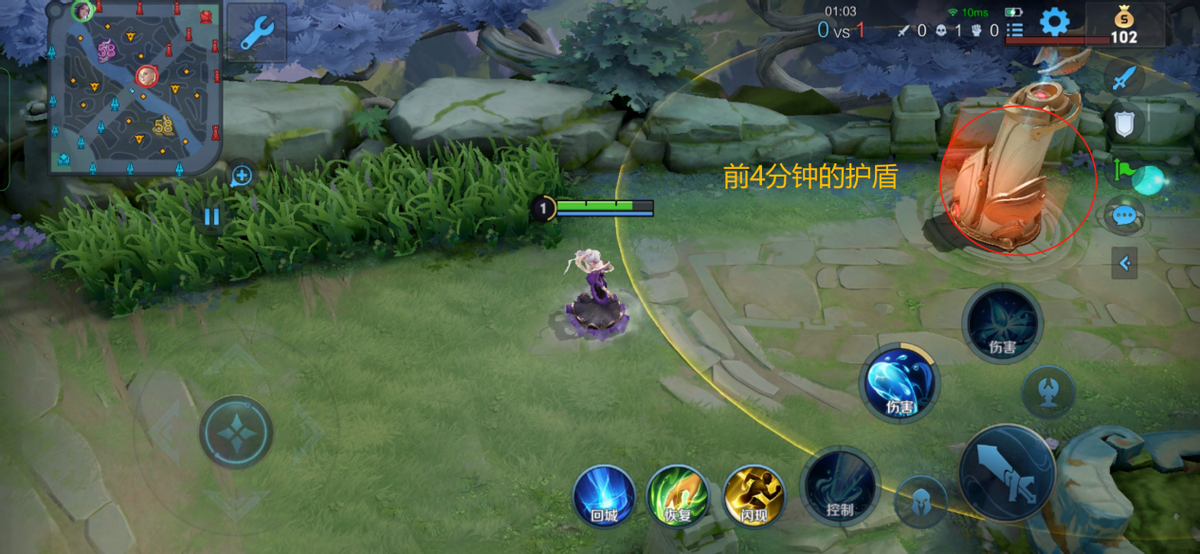Cast the 闪现 flash spell
This screenshot has height=554, width=1200.
[x=754, y=496]
